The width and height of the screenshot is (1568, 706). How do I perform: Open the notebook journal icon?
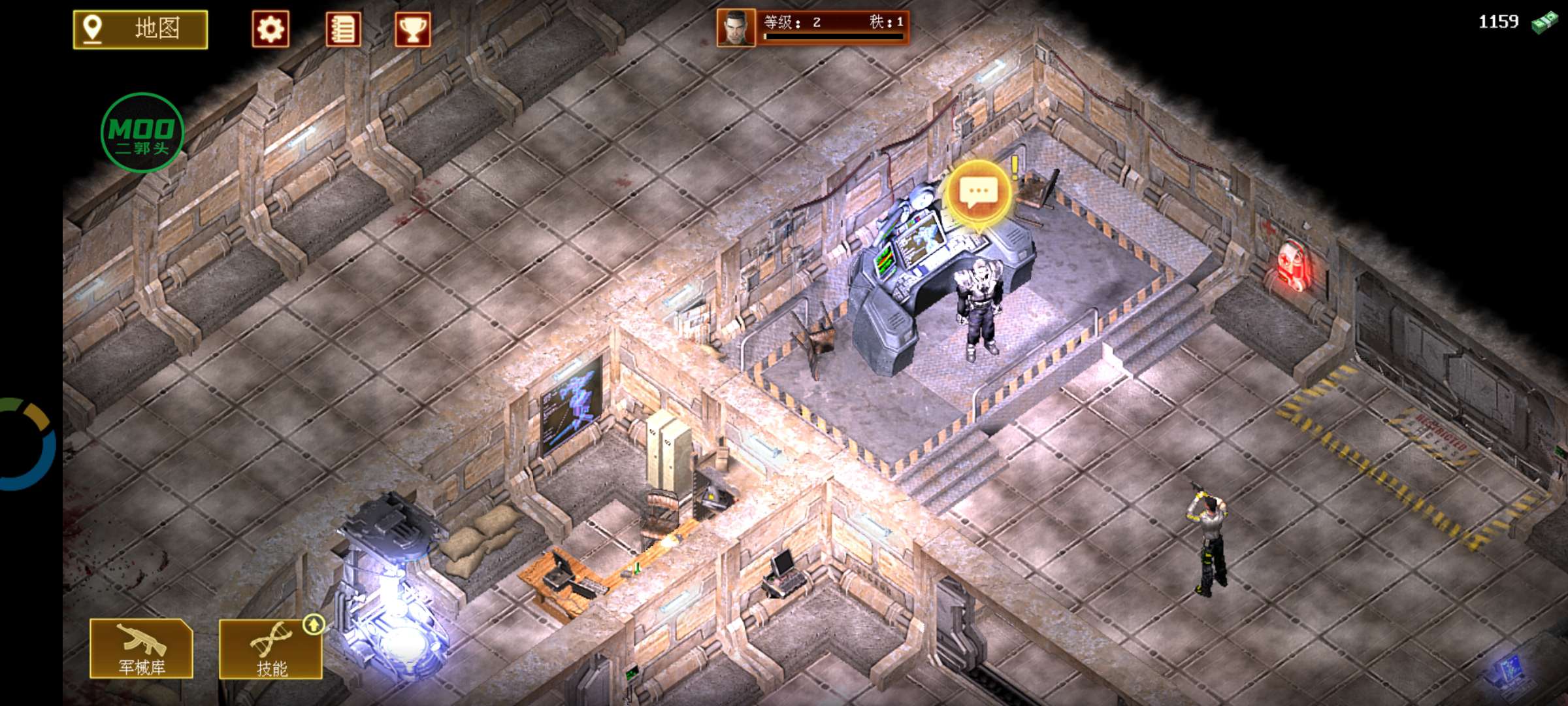[x=343, y=29]
